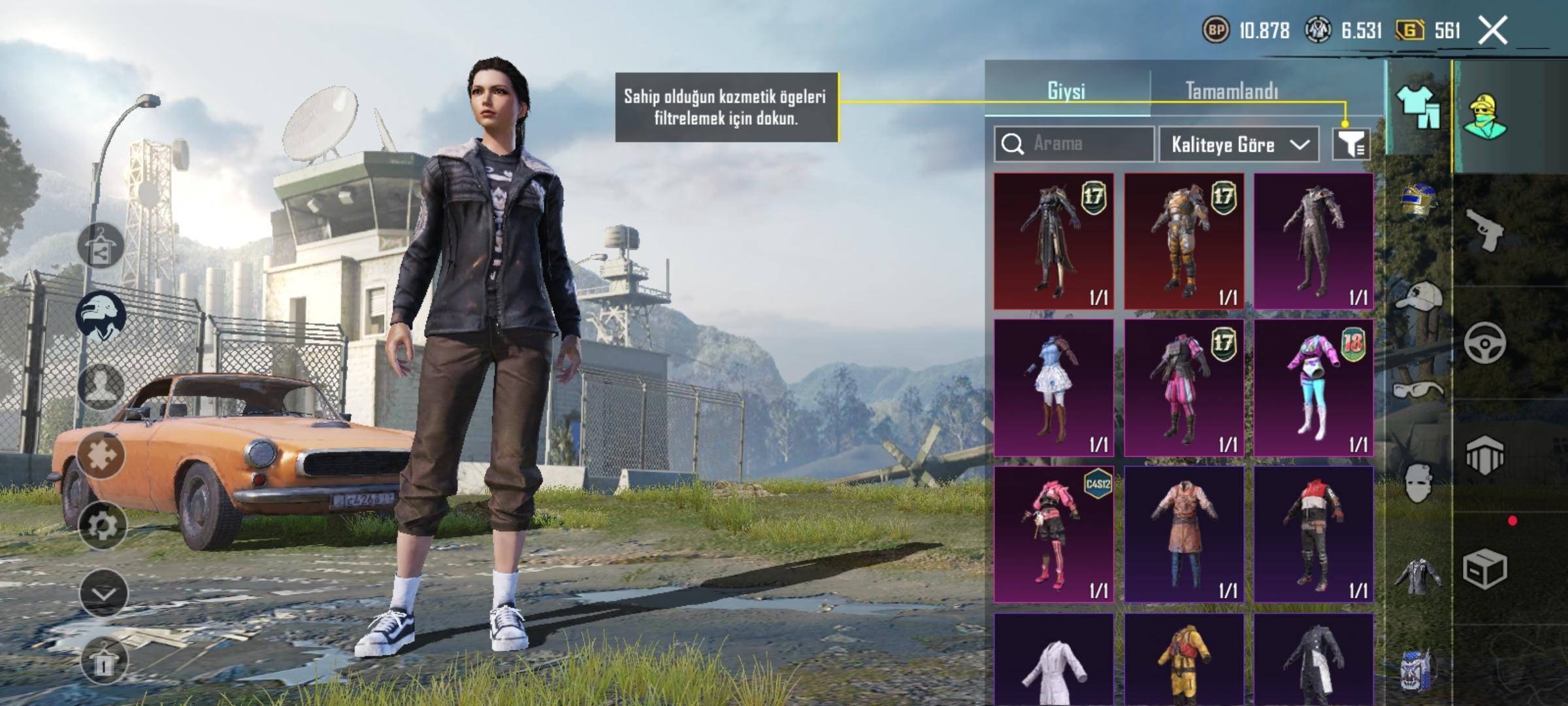This screenshot has width=1568, height=706.
Task: Show the baseball cap headwear category
Action: [x=1418, y=298]
